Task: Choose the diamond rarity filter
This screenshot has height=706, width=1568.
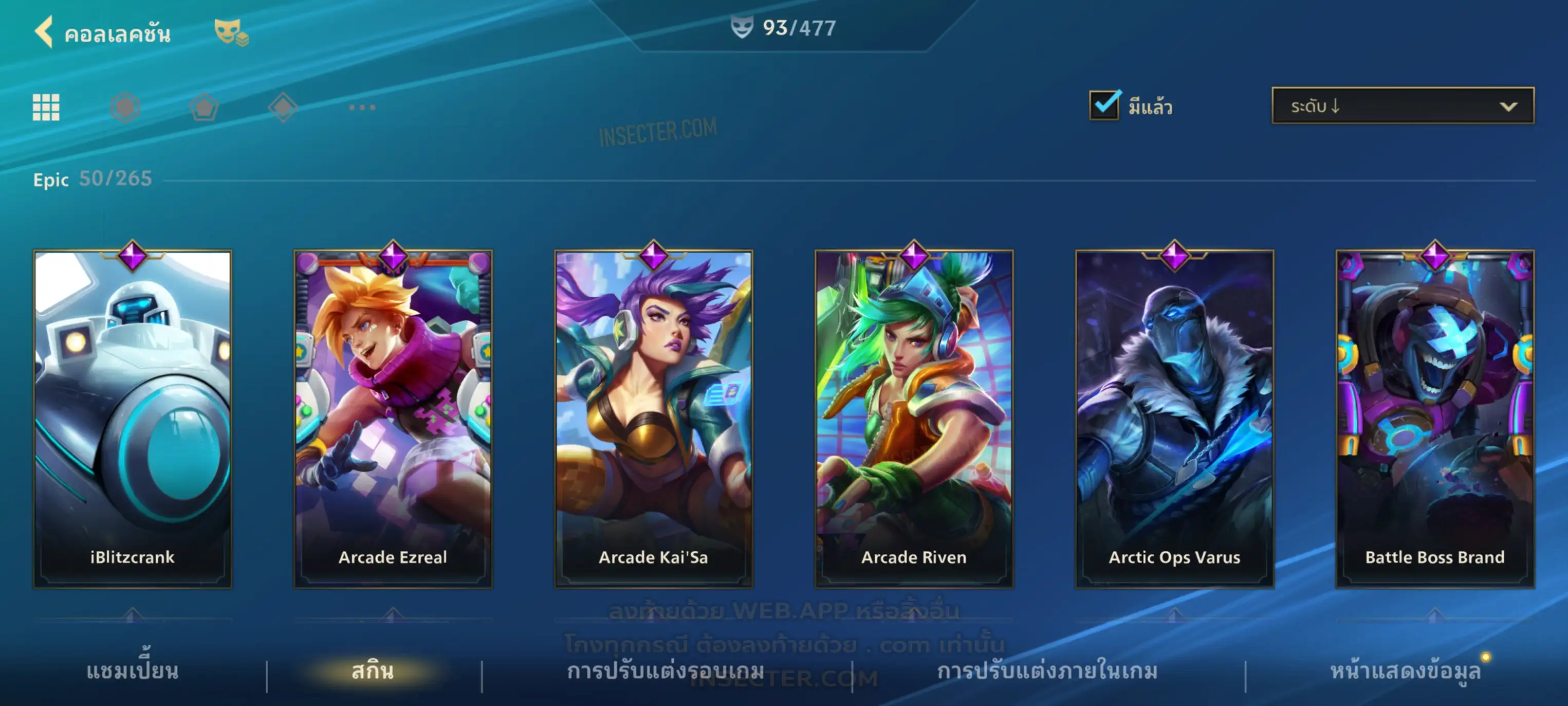Action: click(283, 107)
